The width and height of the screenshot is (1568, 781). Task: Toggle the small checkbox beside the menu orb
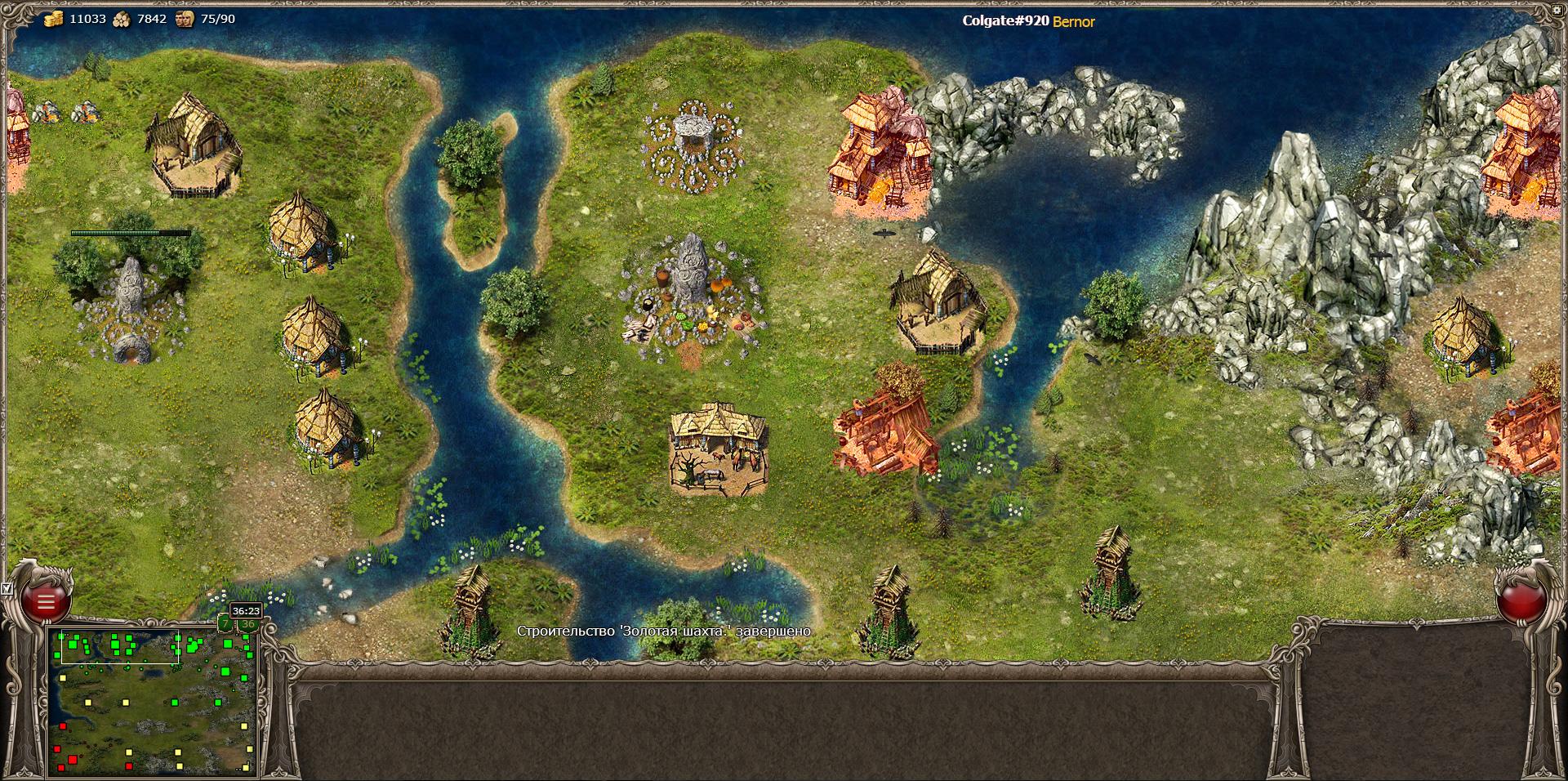7,587
